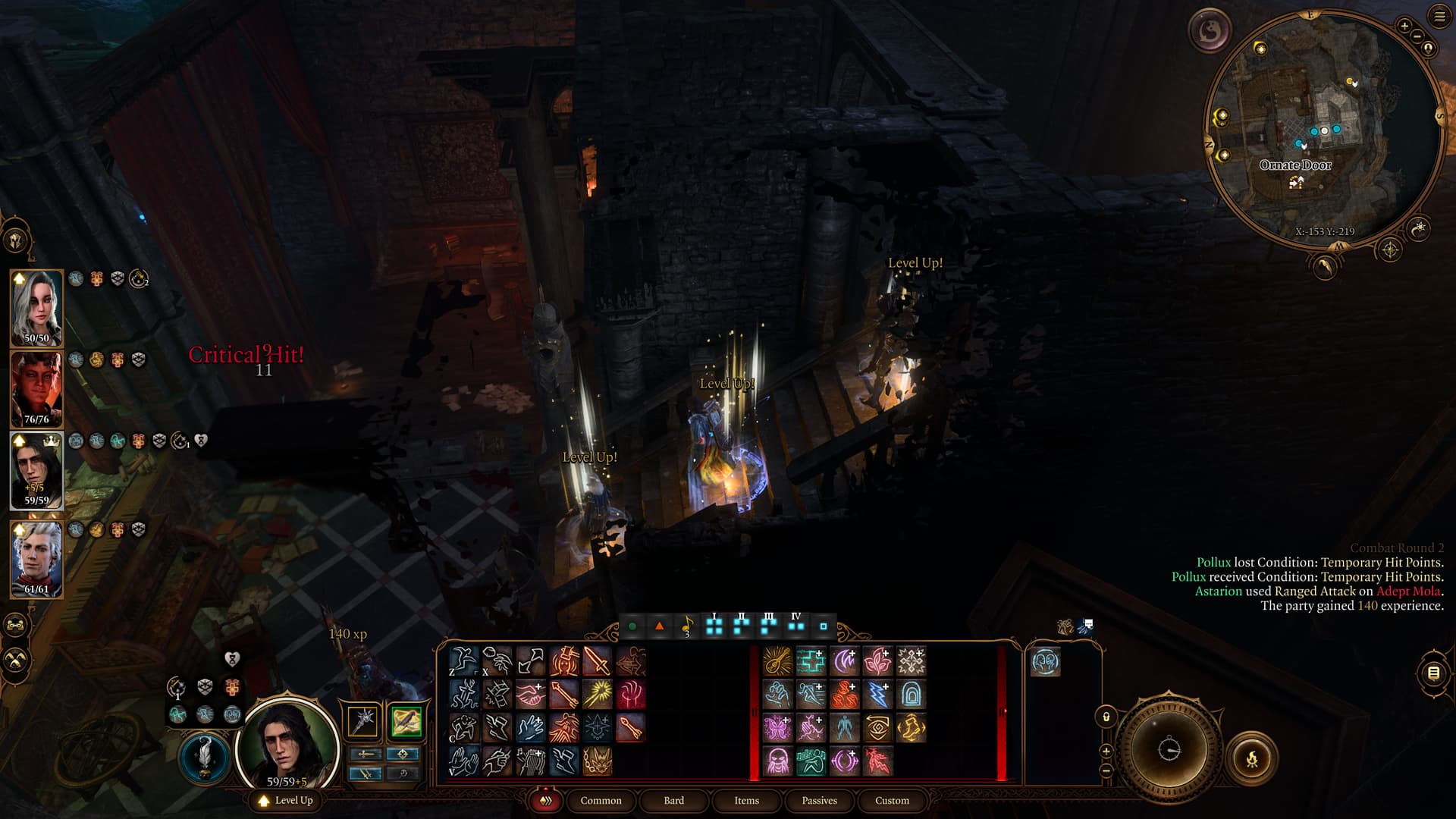
Task: Cast the blue lightning bolt spell
Action: [877, 694]
